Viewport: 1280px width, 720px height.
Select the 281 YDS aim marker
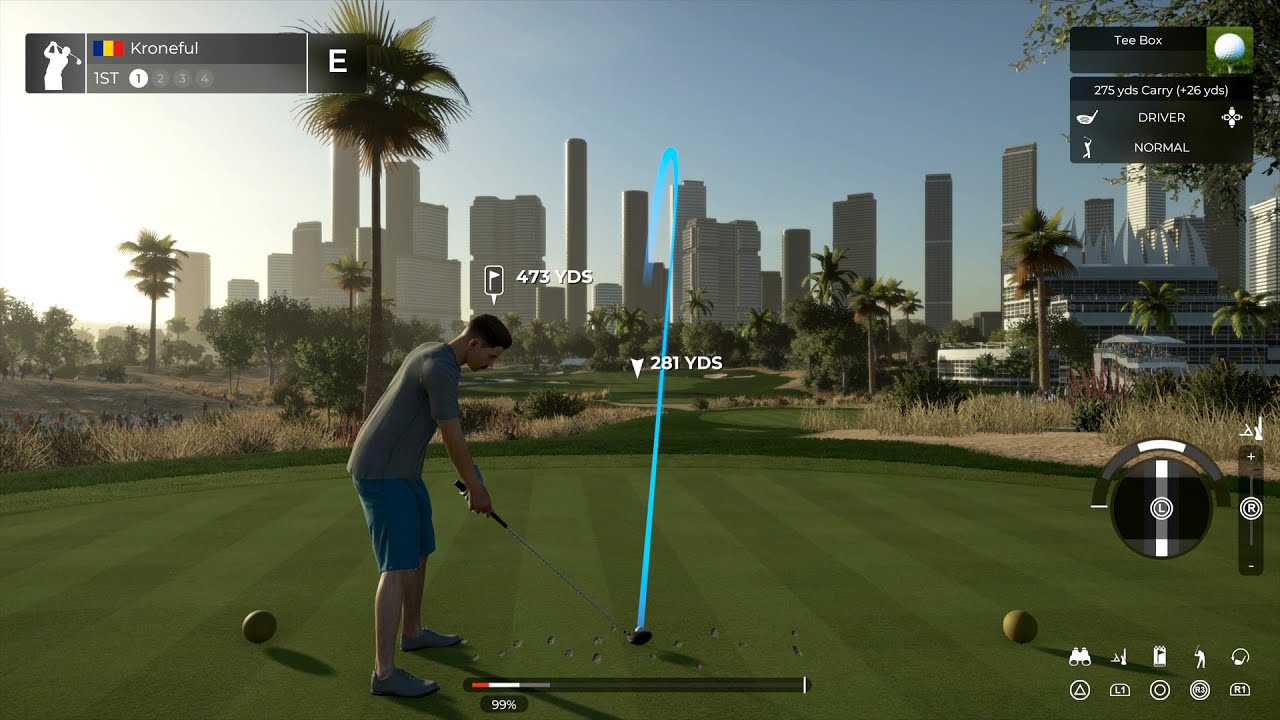(x=637, y=367)
